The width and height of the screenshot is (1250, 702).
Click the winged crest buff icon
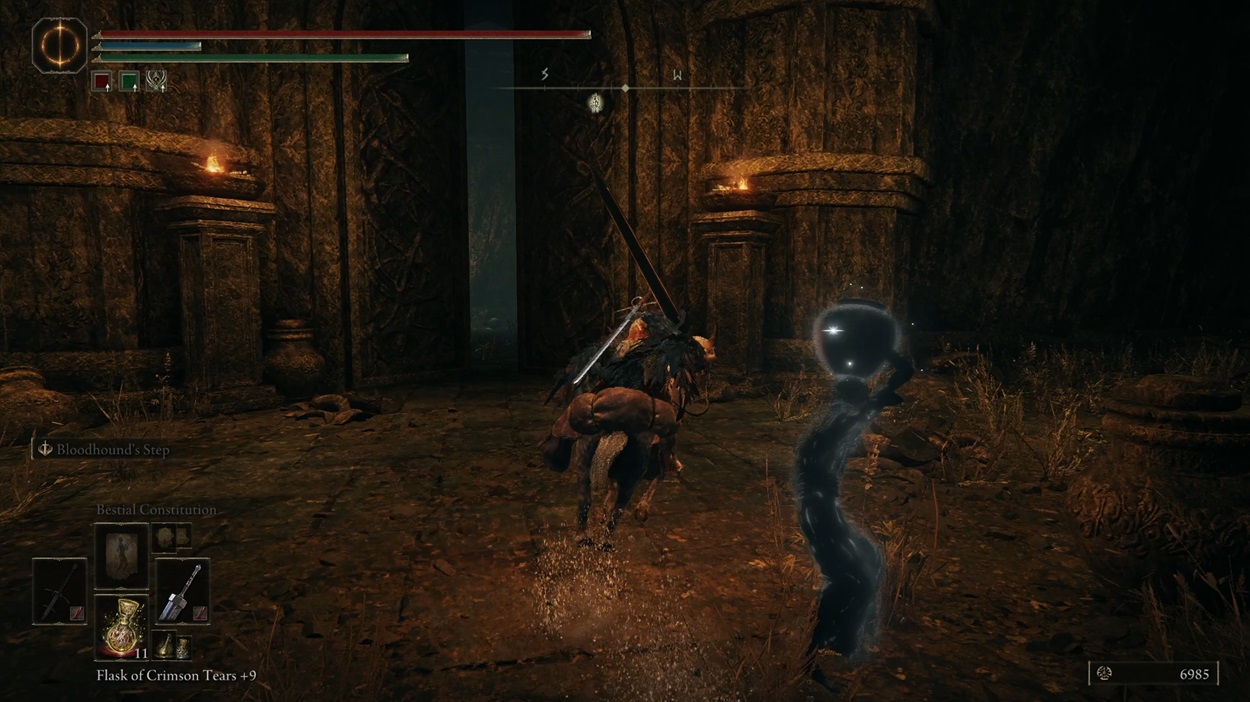[x=156, y=81]
